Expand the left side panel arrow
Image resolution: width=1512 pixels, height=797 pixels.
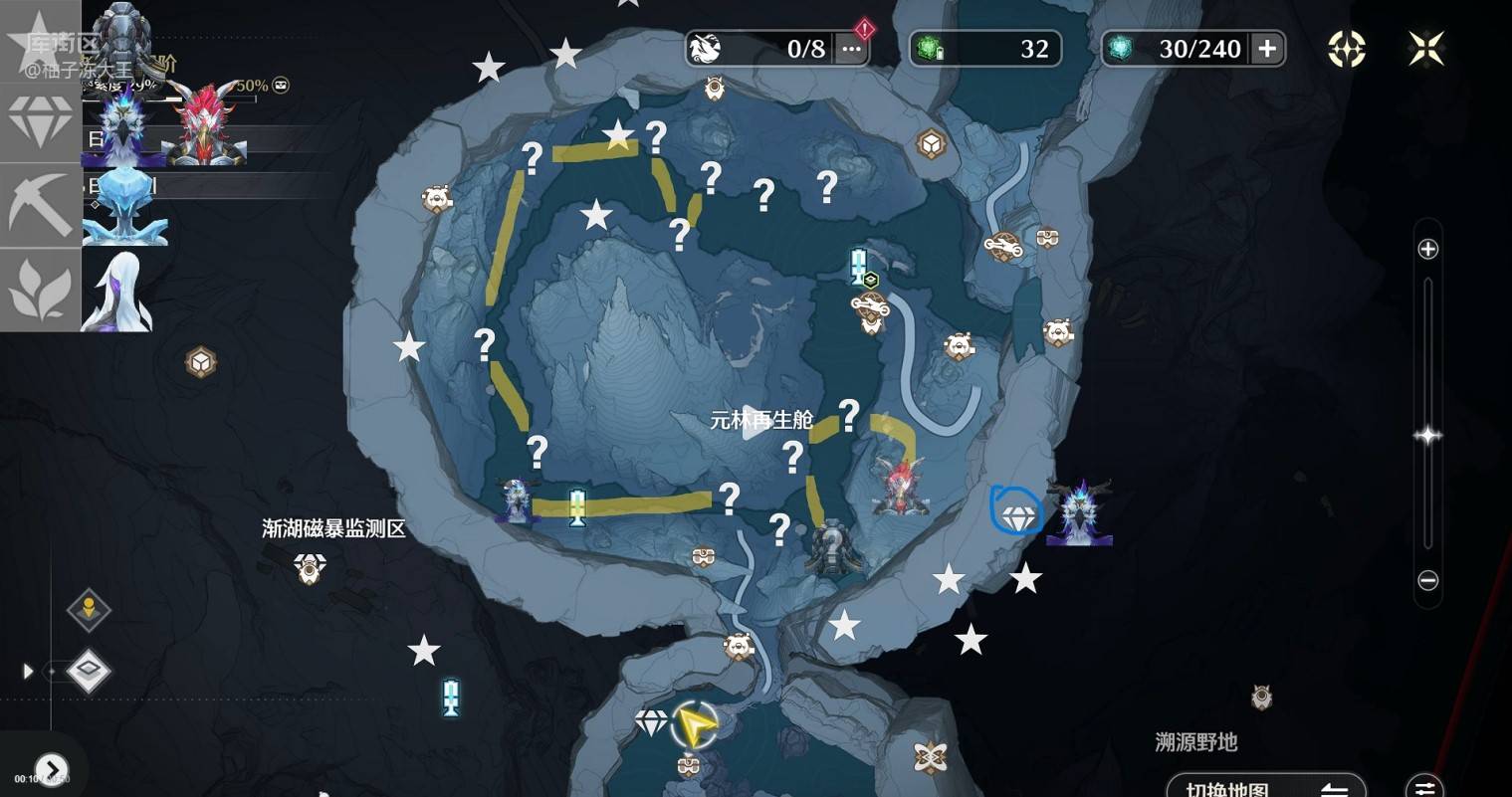(28, 672)
